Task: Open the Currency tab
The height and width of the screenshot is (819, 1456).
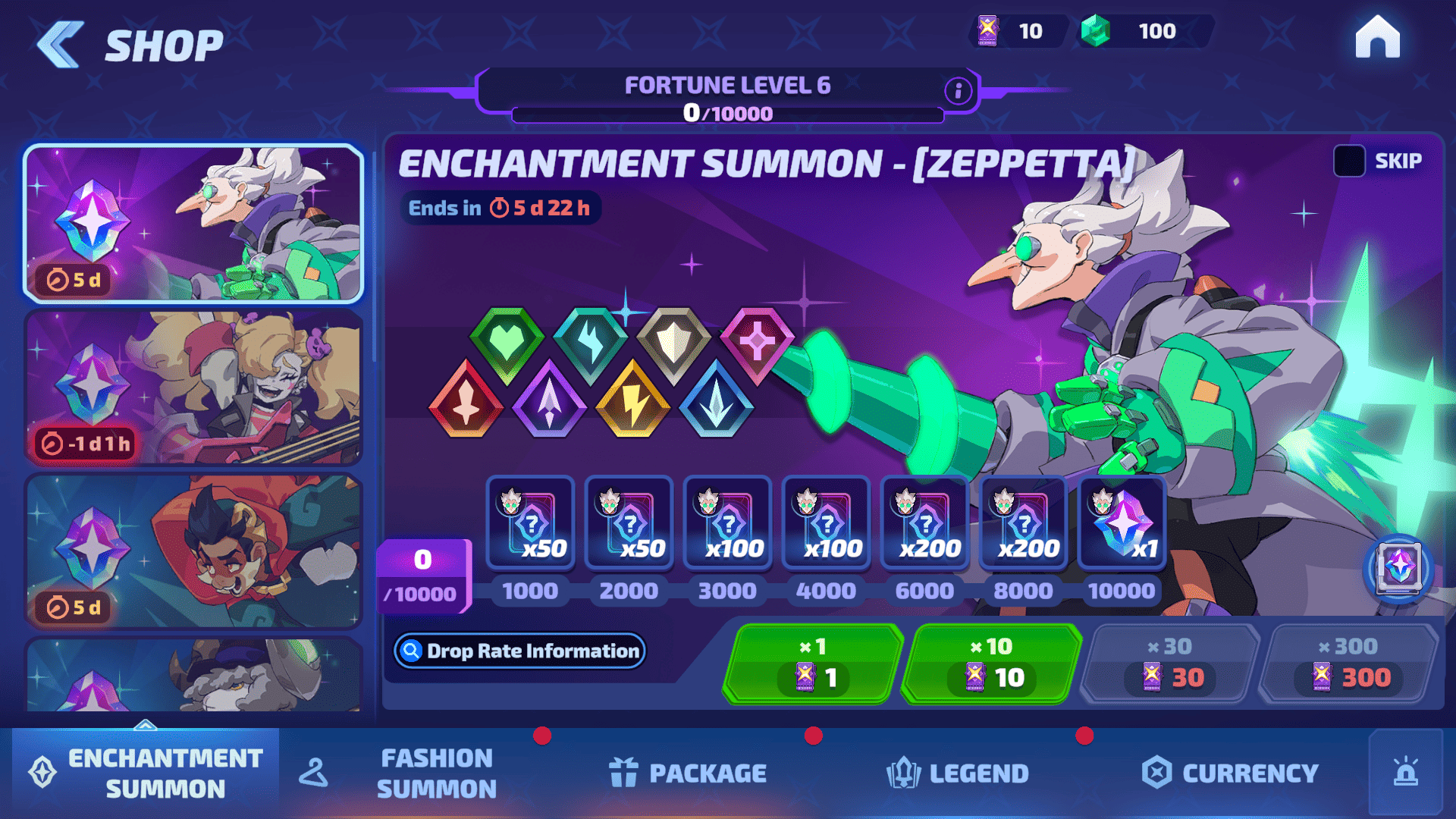Action: click(1230, 773)
